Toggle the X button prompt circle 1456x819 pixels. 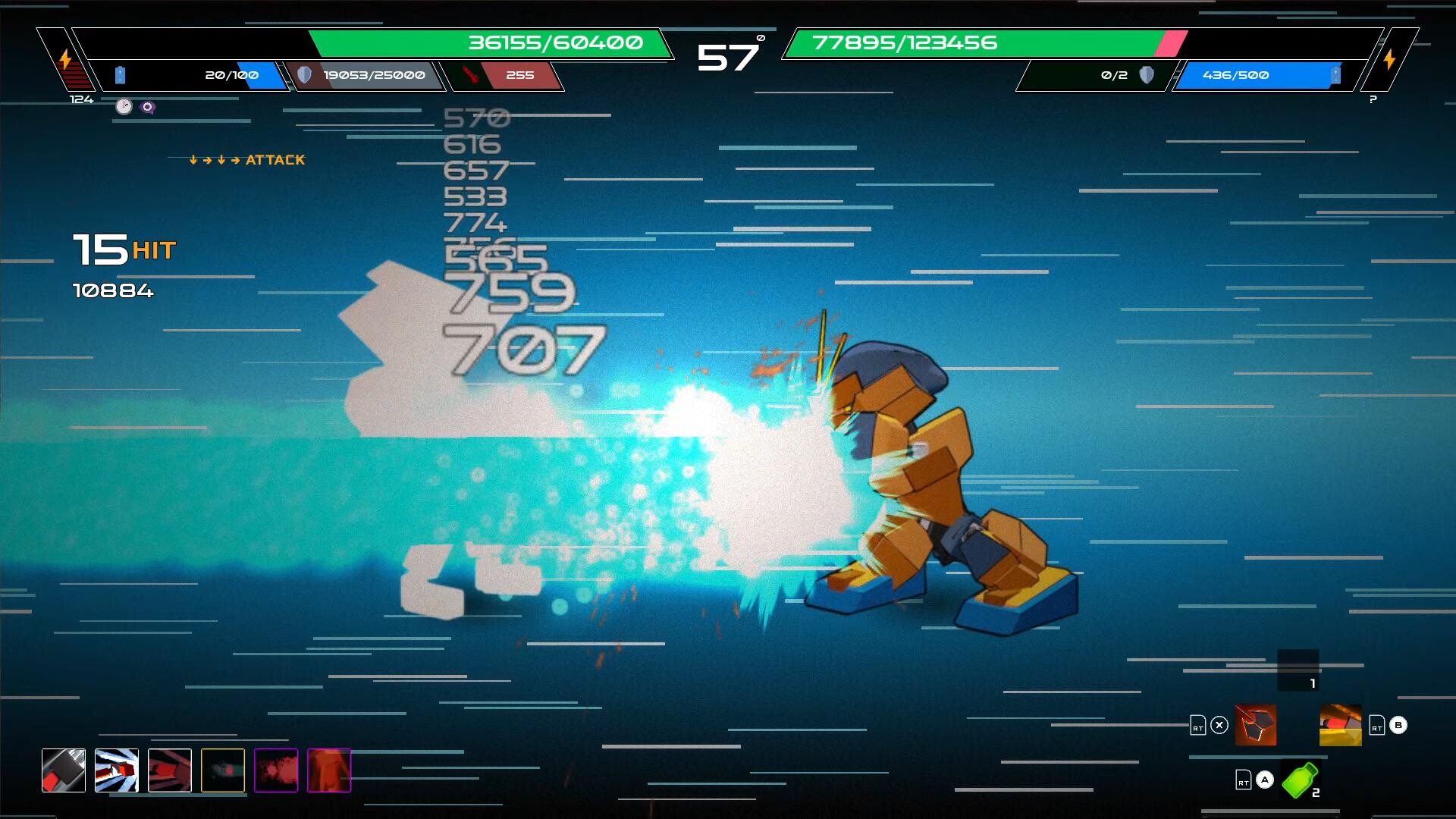click(1219, 725)
